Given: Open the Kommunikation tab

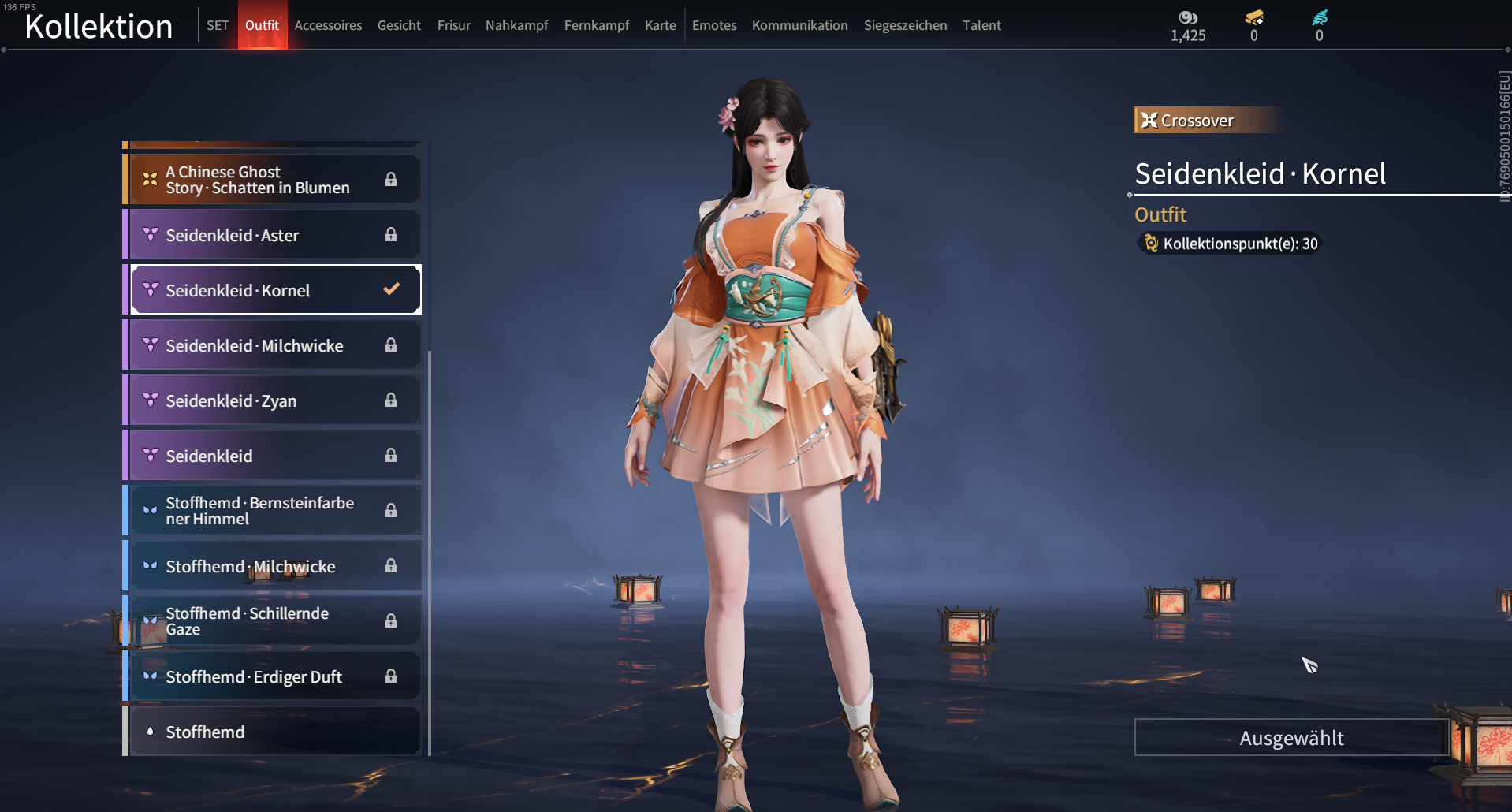Looking at the screenshot, I should (799, 25).
